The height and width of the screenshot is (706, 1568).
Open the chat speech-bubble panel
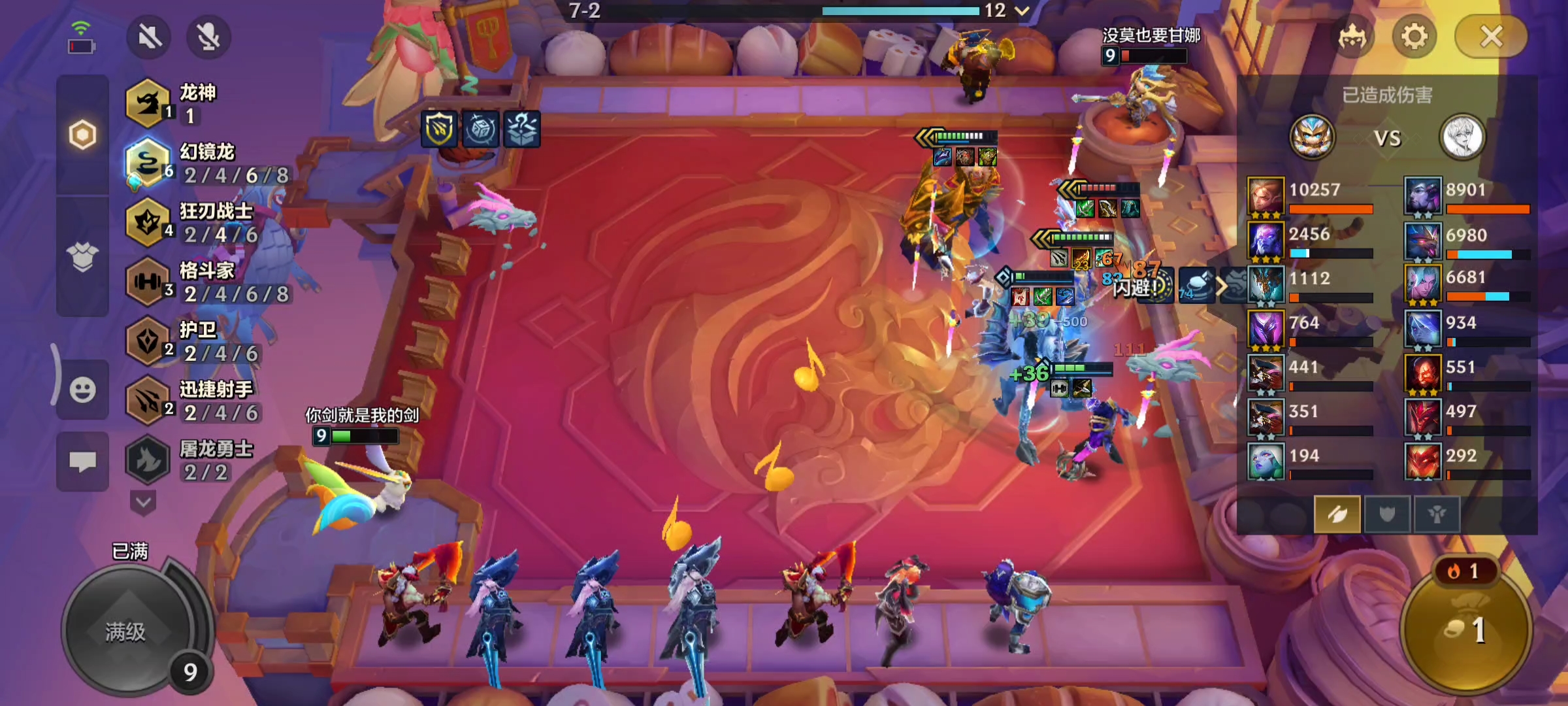click(x=82, y=462)
